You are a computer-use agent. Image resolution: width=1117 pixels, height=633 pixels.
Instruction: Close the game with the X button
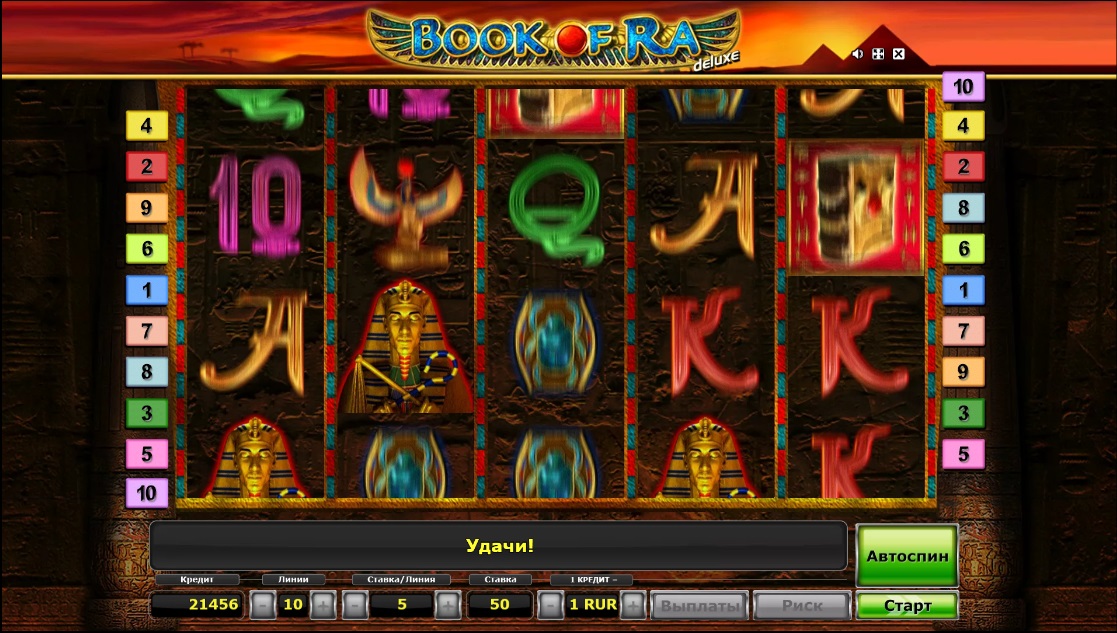click(x=898, y=54)
